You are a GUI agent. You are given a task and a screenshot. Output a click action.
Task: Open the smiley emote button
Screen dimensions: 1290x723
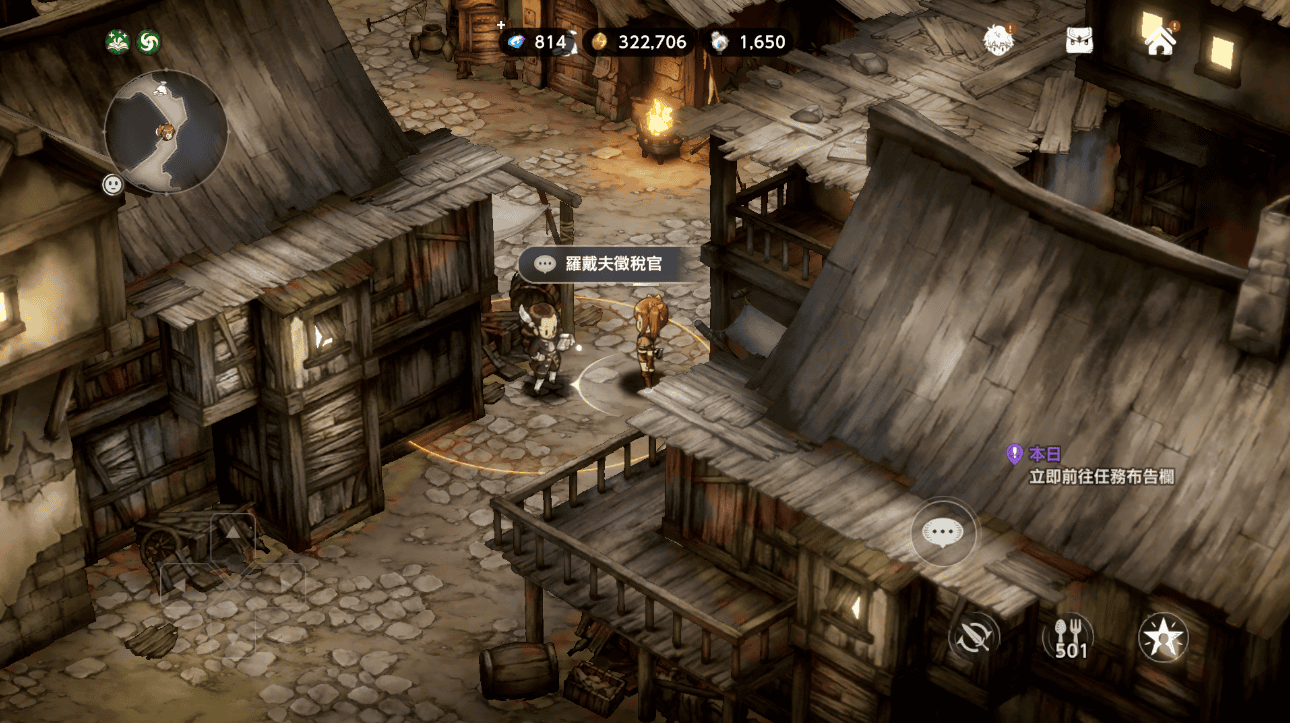tap(113, 184)
